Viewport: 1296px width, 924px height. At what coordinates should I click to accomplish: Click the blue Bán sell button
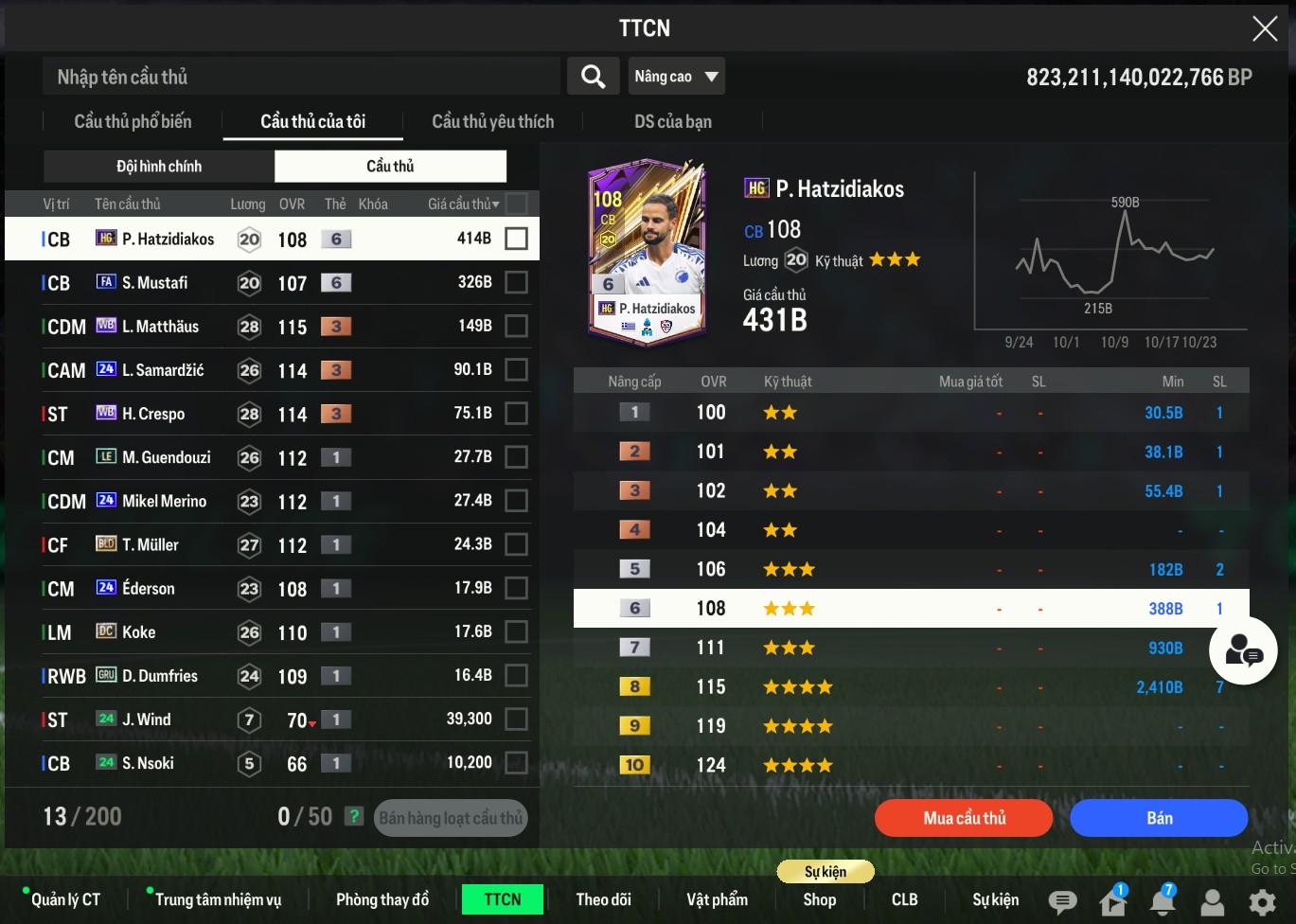coord(1159,818)
